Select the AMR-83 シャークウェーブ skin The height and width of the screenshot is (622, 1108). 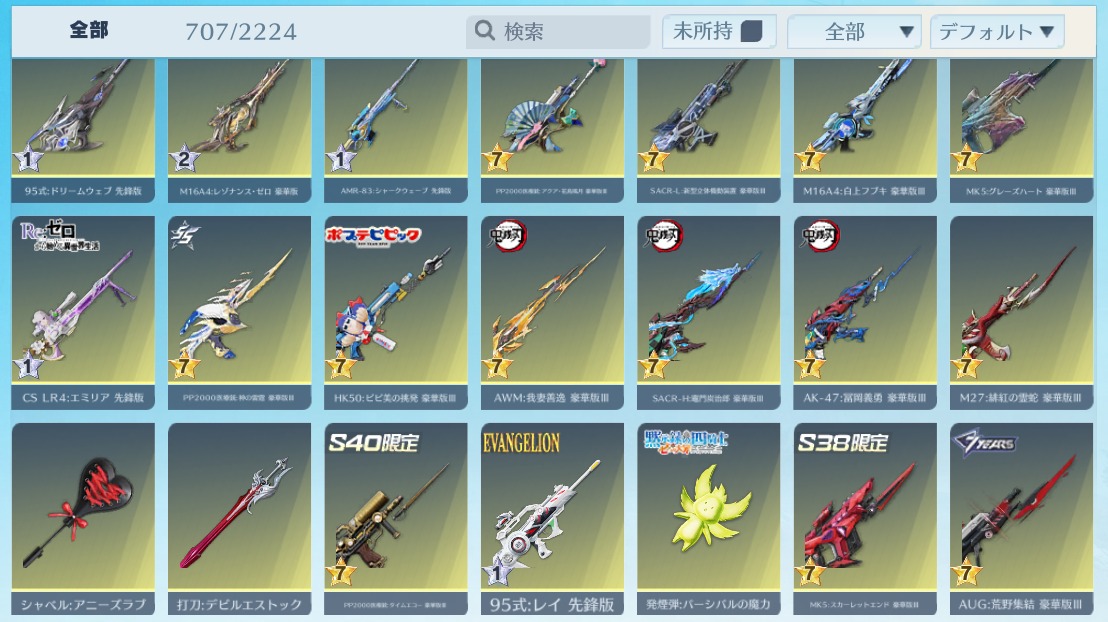click(x=396, y=125)
